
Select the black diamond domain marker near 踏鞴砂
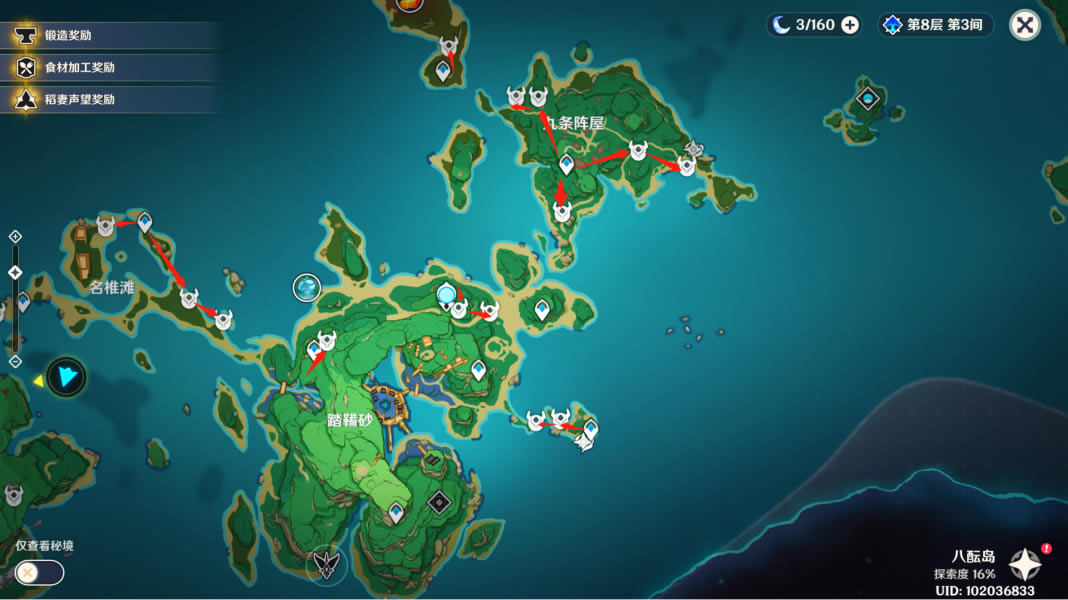437,502
